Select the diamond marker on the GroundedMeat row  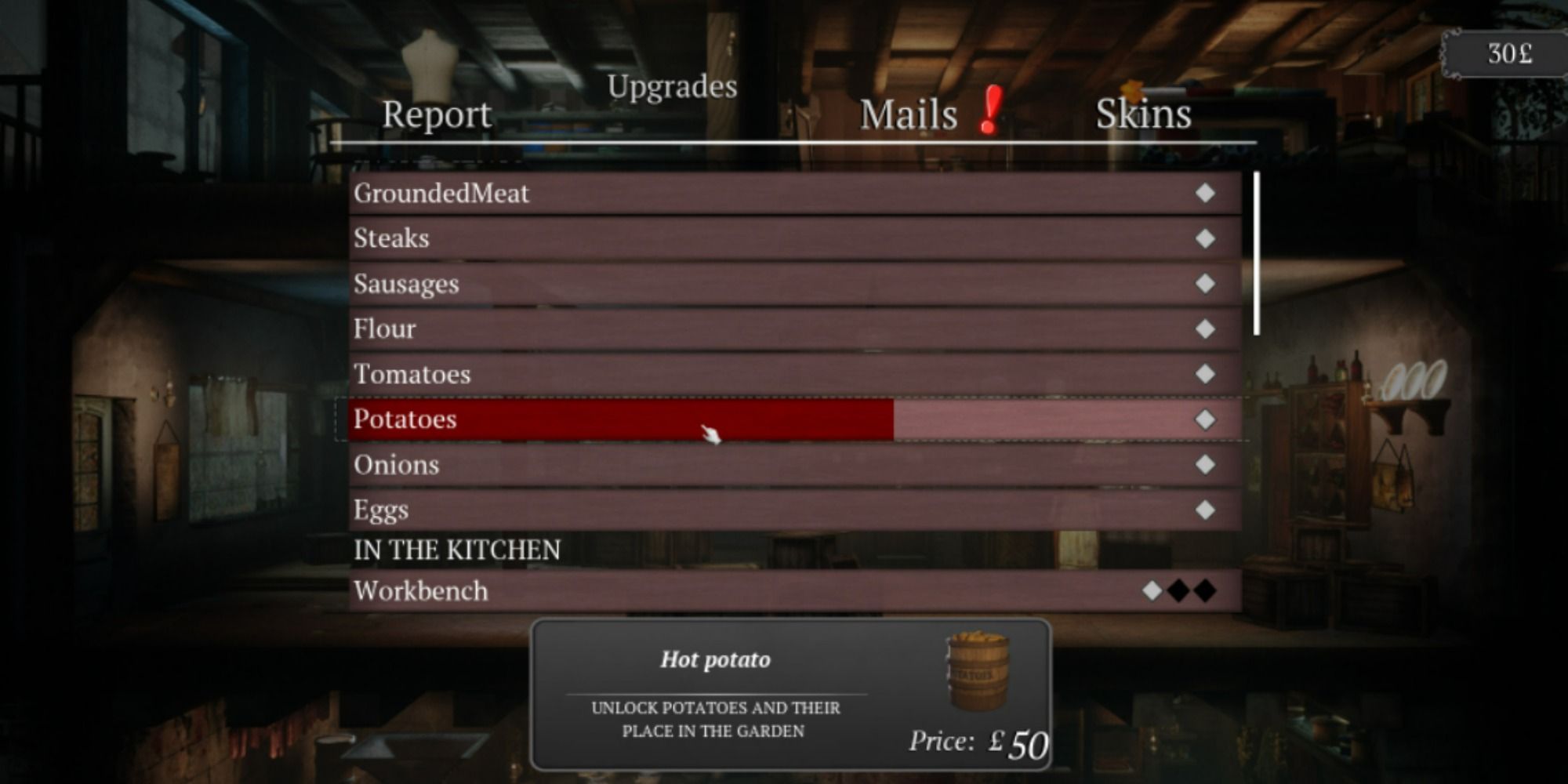click(x=1204, y=194)
